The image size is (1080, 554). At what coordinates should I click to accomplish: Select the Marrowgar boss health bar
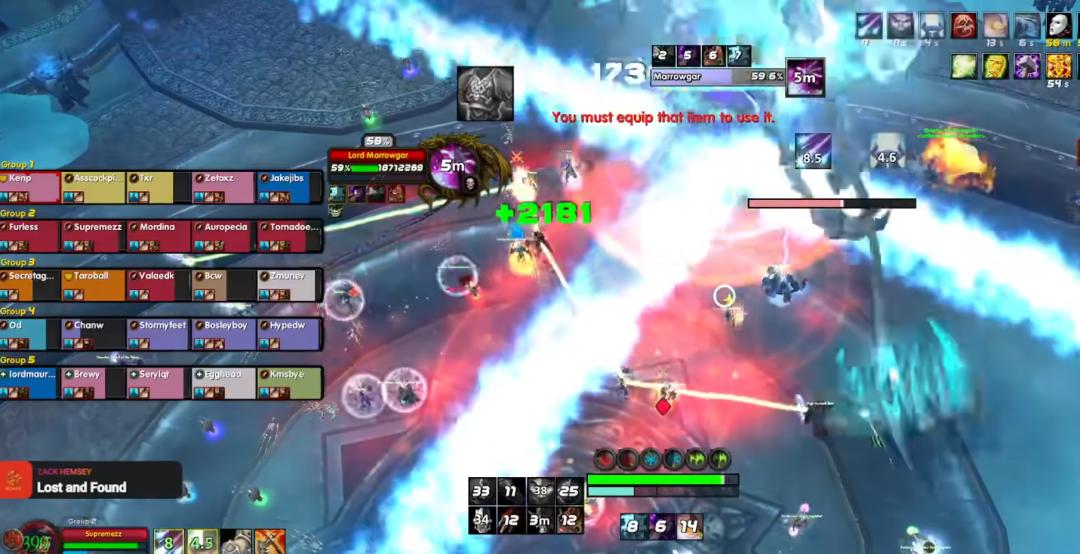pyautogui.click(x=716, y=76)
